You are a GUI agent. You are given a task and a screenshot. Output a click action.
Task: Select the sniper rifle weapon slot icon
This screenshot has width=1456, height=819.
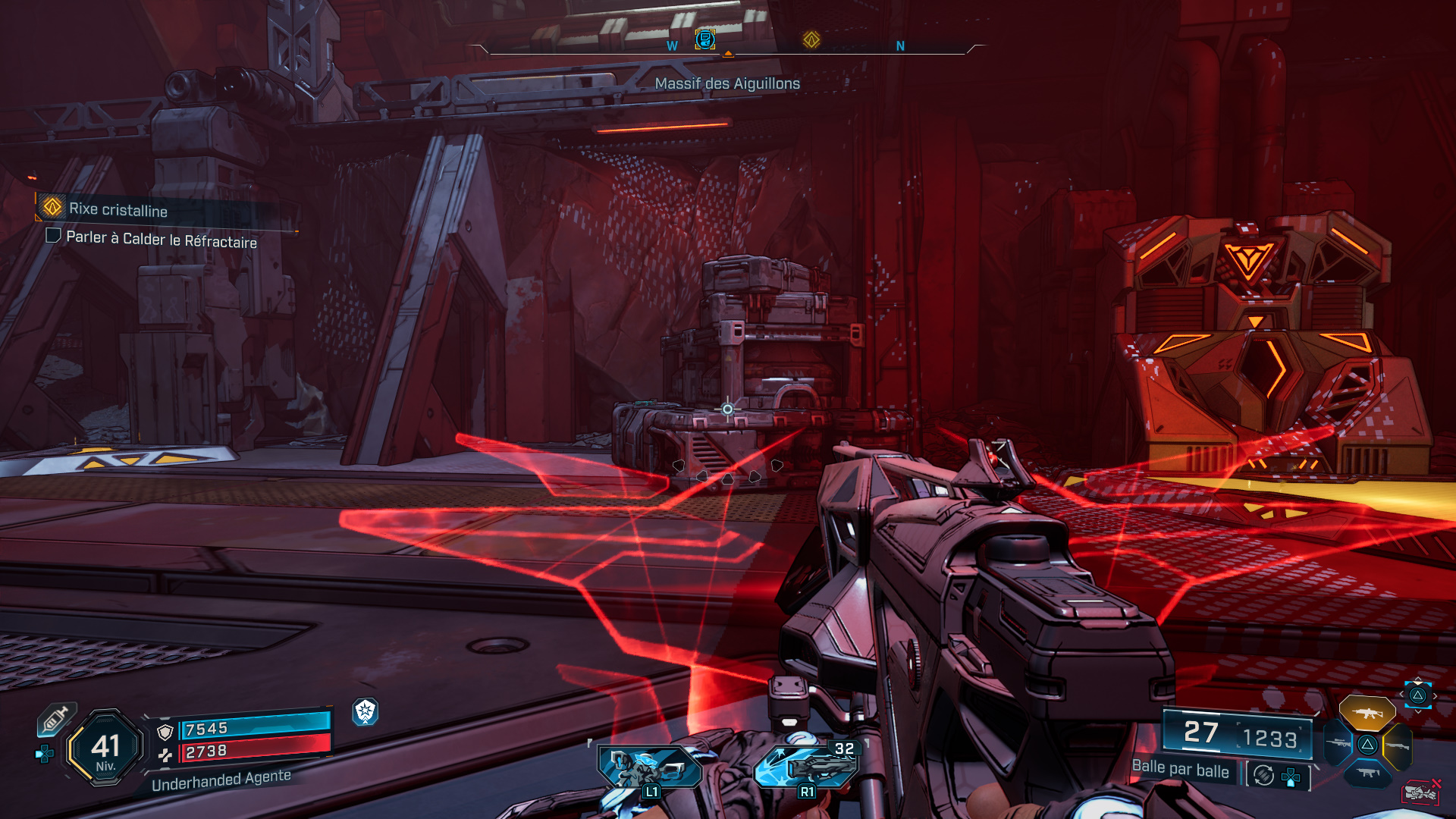(1338, 743)
